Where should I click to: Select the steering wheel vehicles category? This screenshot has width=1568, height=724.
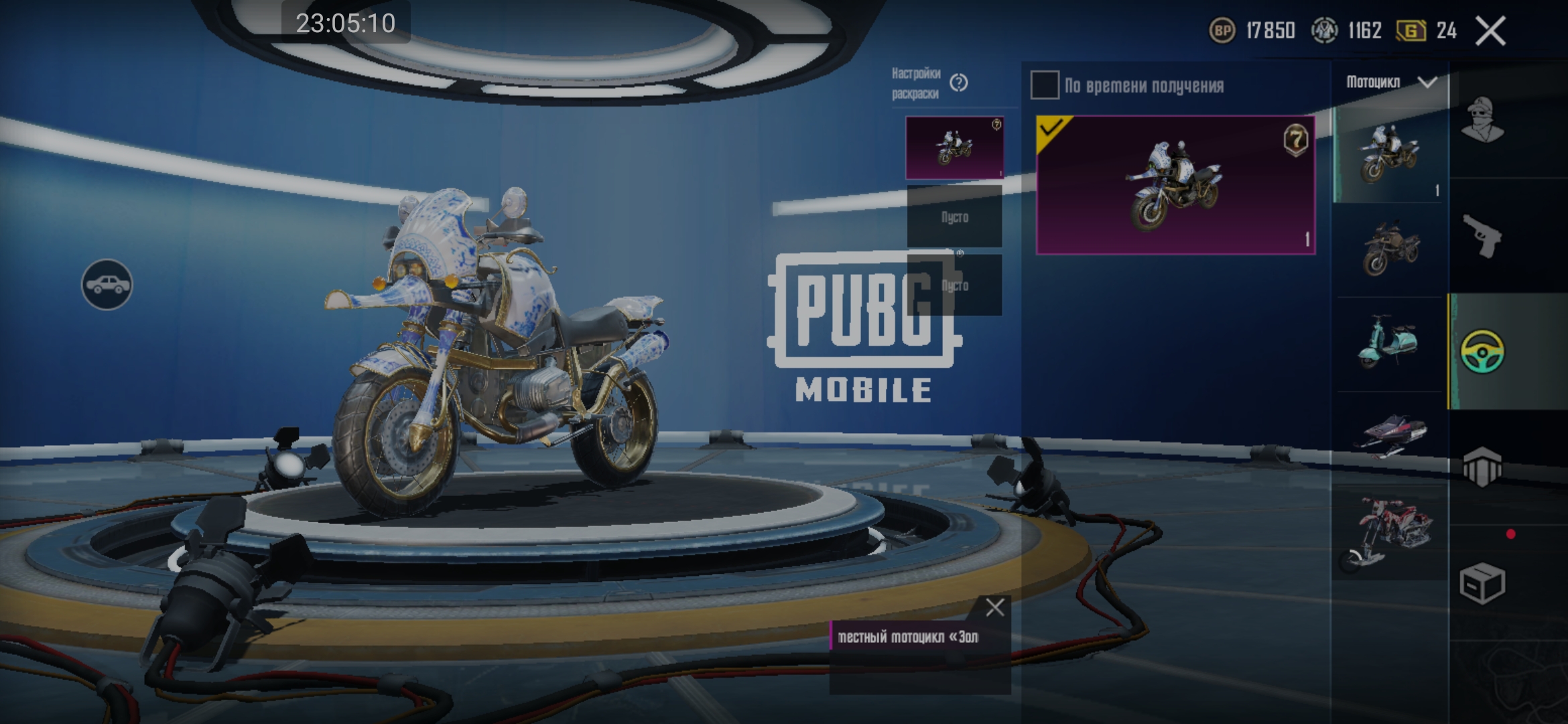[1482, 351]
